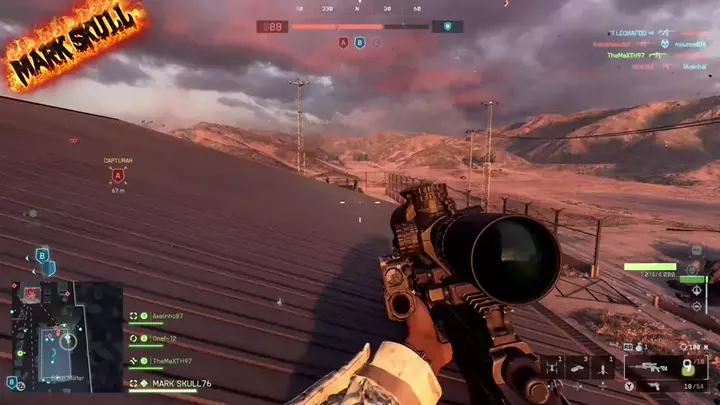Select squadmate Onef-12 in squad list

164,339
